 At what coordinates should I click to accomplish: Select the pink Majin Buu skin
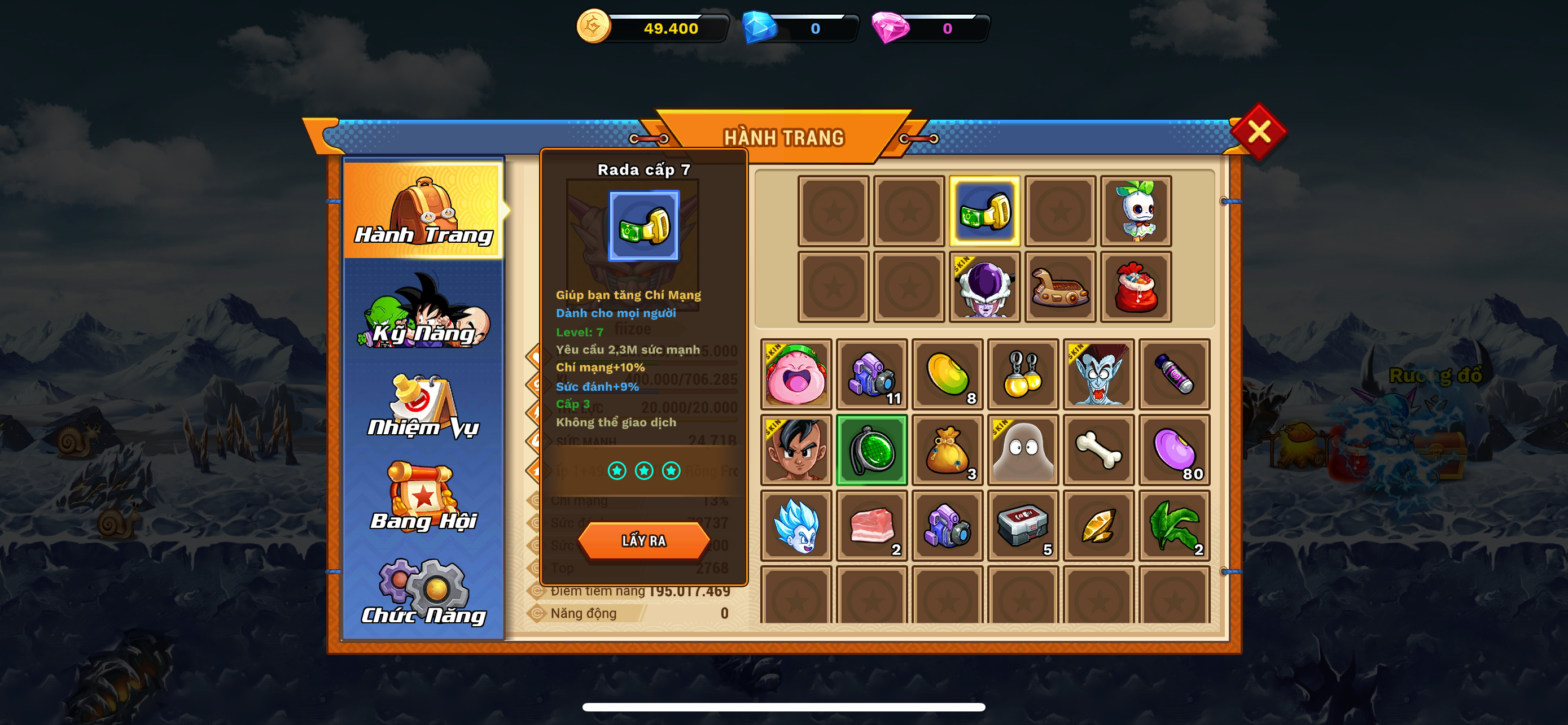(x=796, y=374)
